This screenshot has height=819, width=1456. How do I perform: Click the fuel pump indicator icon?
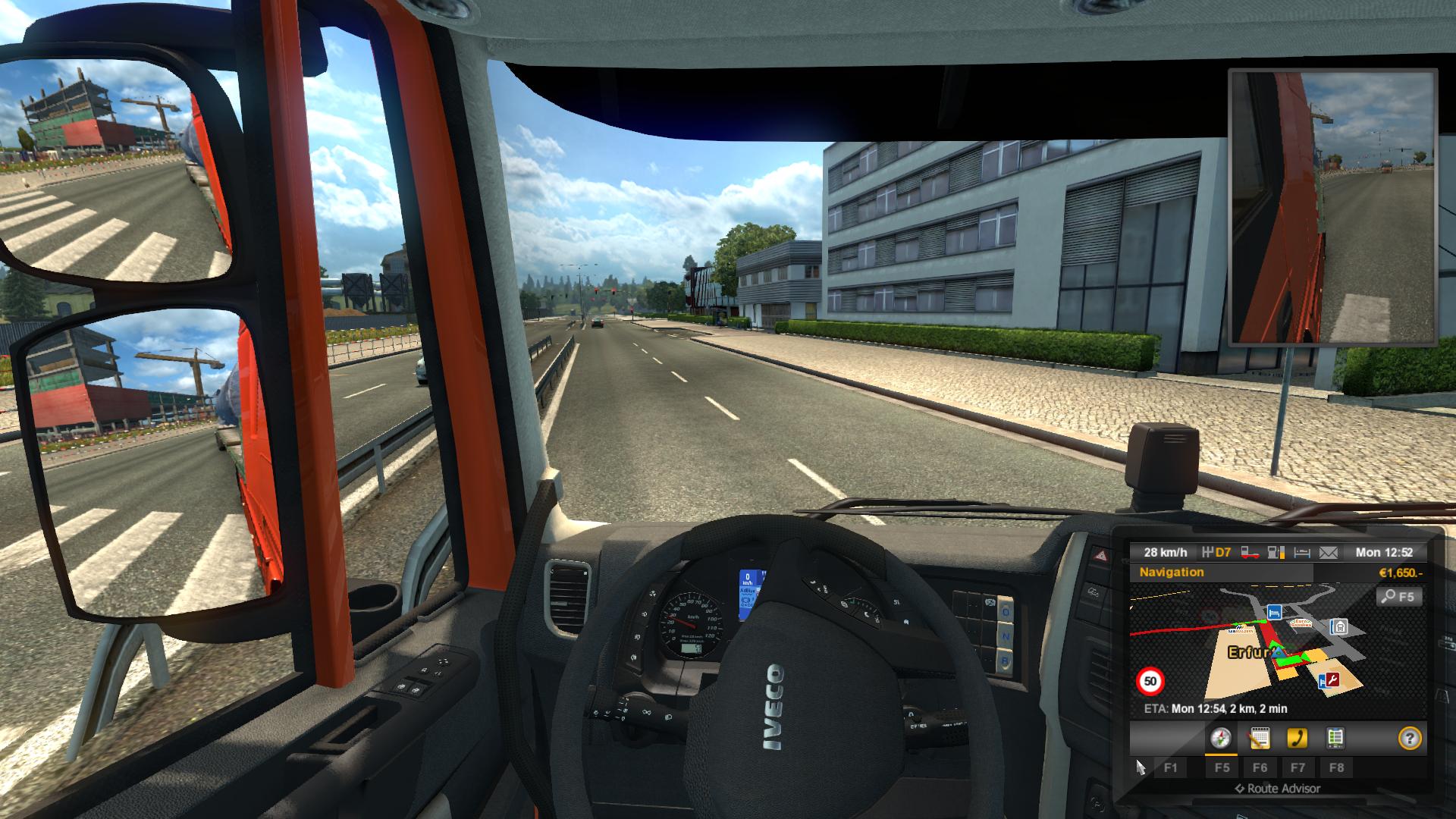pyautogui.click(x=1276, y=553)
